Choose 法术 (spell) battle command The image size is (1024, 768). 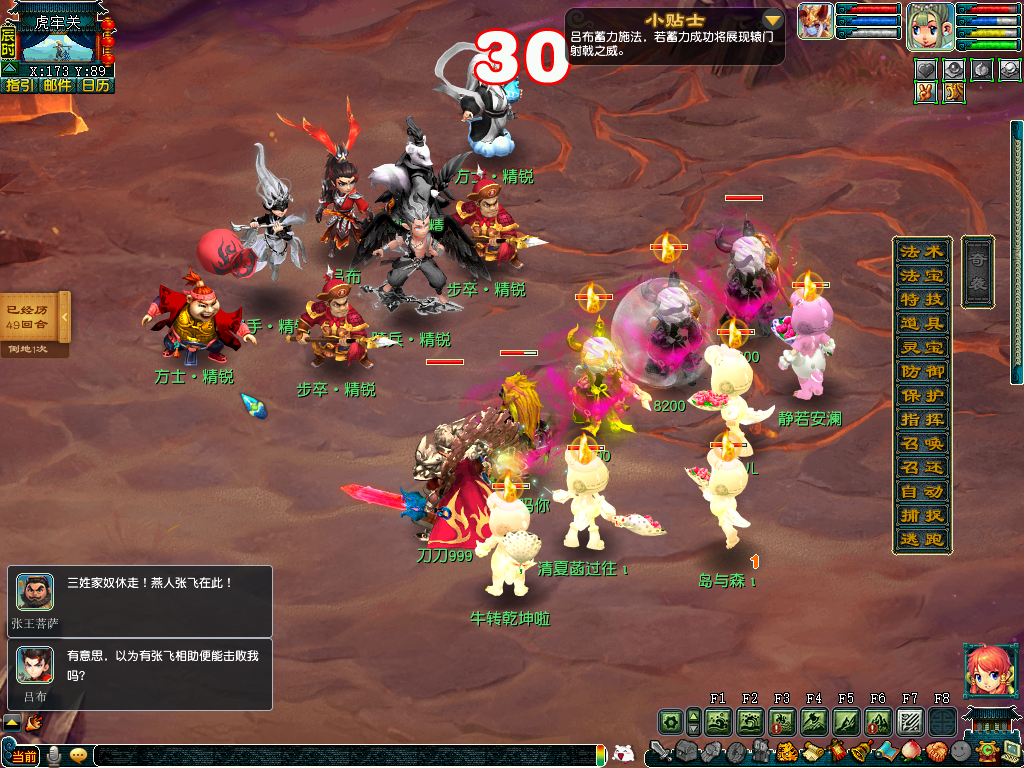[x=921, y=251]
